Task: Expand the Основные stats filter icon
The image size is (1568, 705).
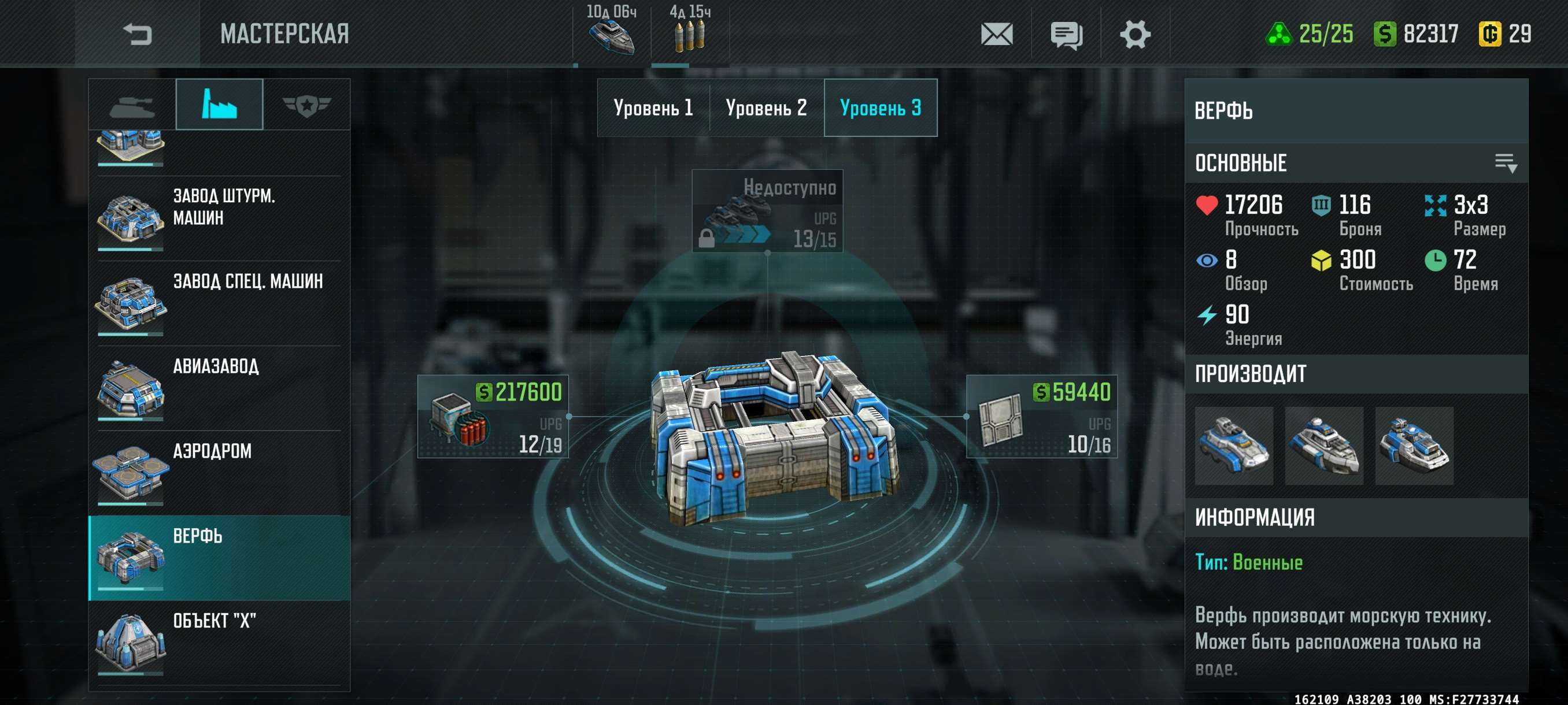Action: click(1506, 163)
